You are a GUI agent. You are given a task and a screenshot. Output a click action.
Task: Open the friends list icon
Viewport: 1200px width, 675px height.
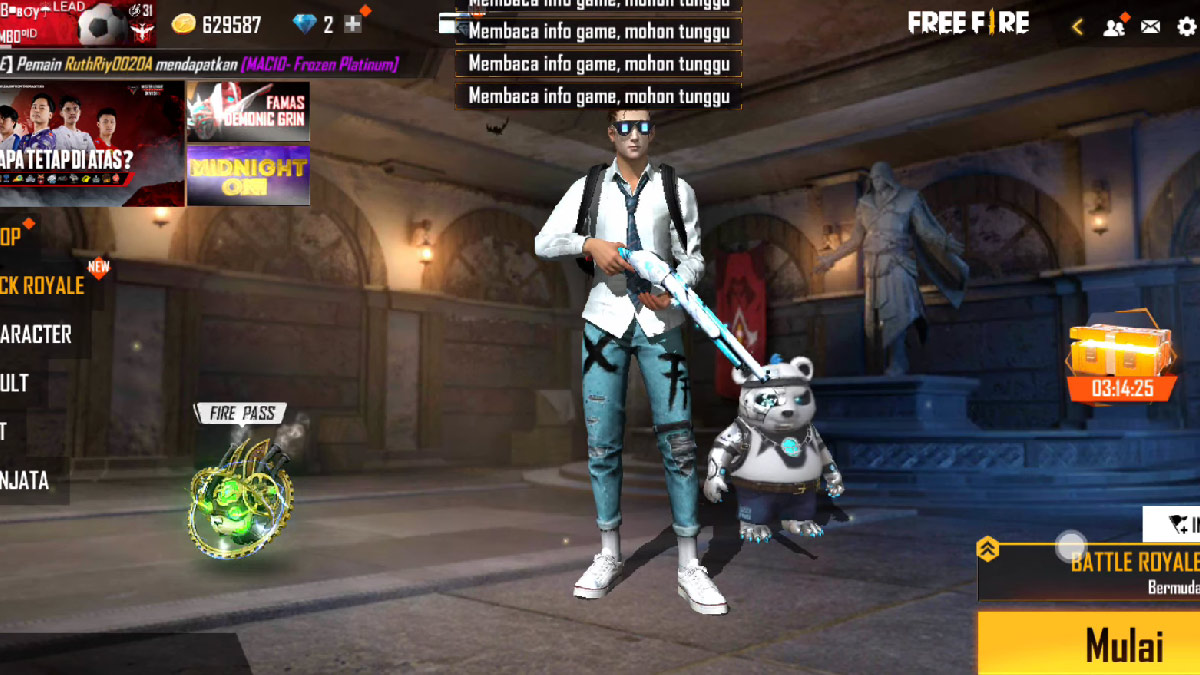[x=1114, y=27]
